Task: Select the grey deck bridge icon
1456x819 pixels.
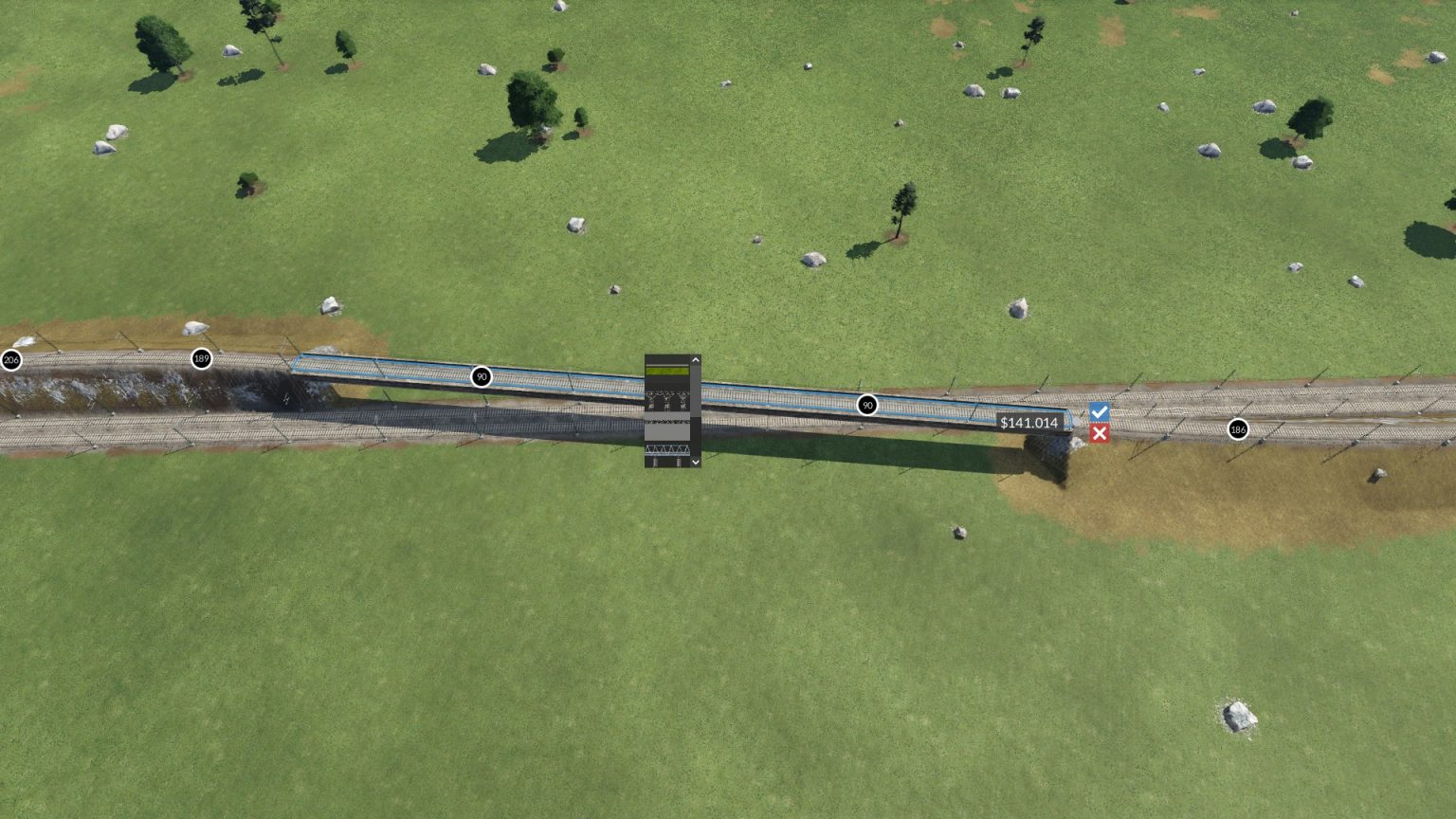Action: pyautogui.click(x=667, y=429)
